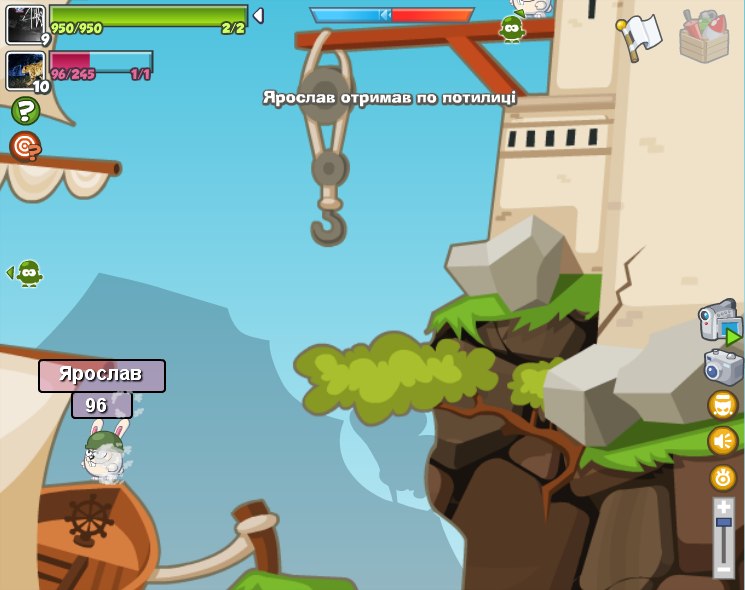Zoom out with the minus button
Viewport: 745px width, 590px height.
pyautogui.click(x=724, y=569)
